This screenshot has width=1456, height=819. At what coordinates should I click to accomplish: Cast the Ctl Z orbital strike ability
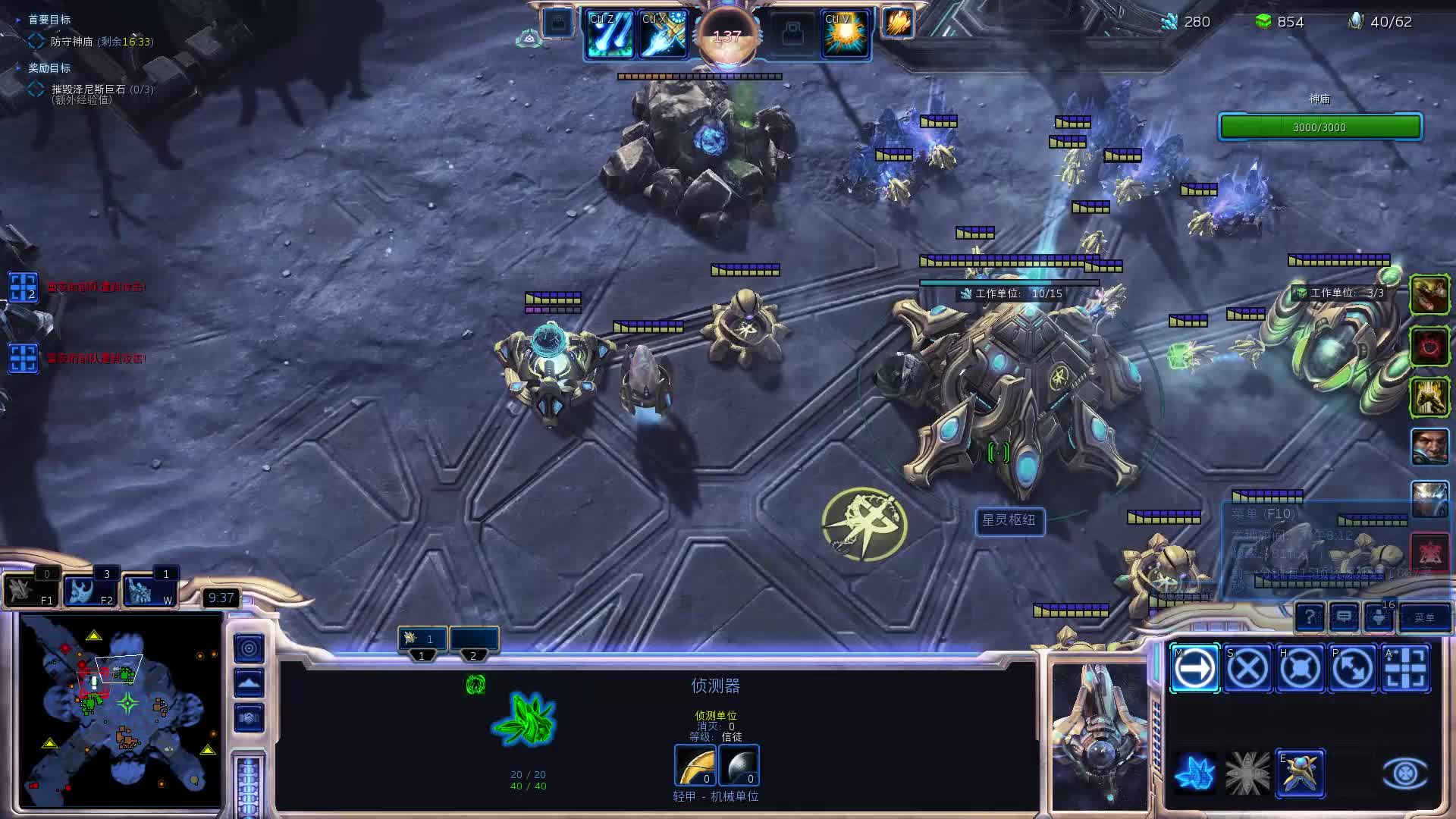pos(609,35)
